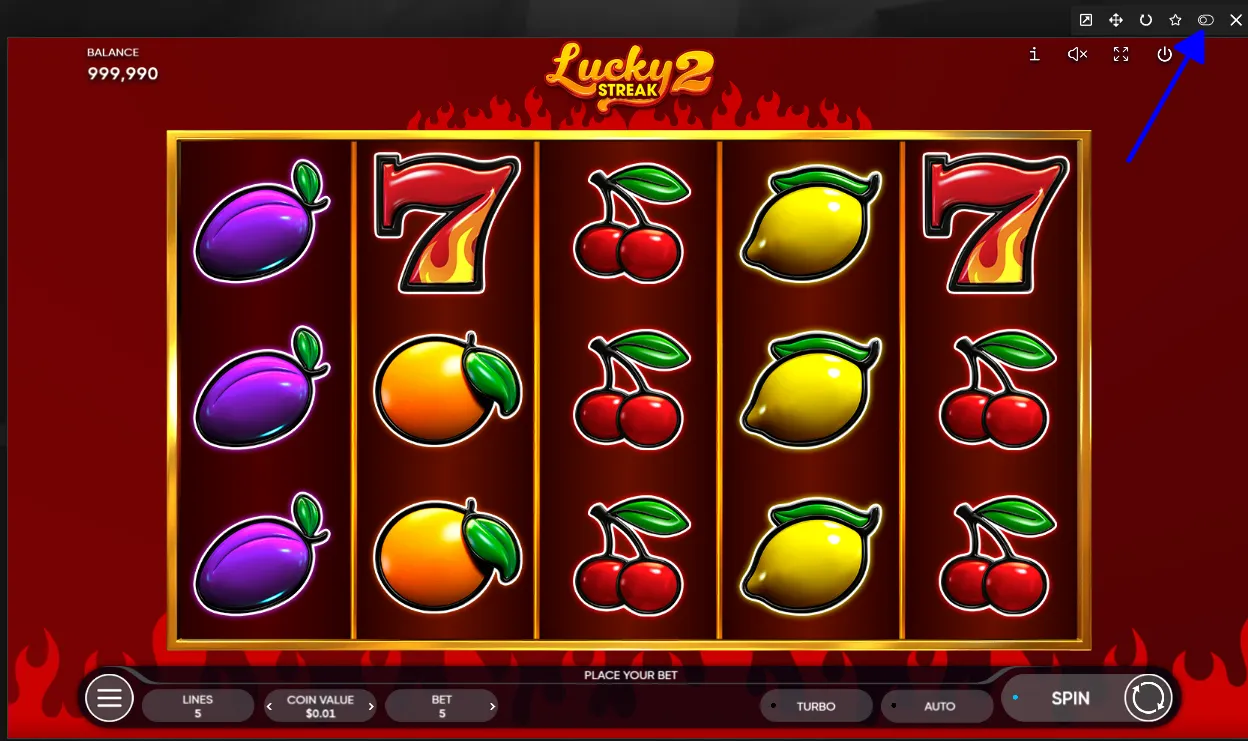
Task: Decrease the coin value
Action: 269,706
